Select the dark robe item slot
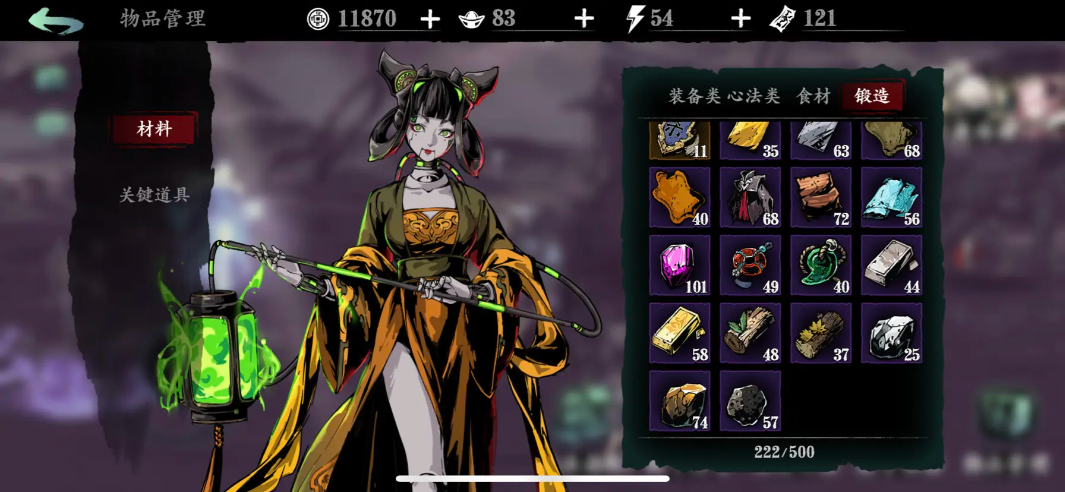The width and height of the screenshot is (1065, 492). click(750, 197)
